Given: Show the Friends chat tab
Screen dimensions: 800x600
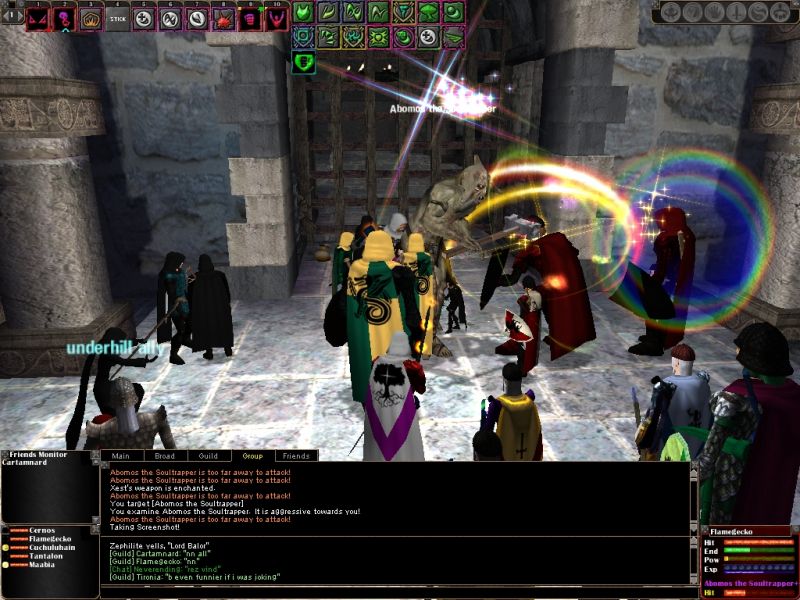Looking at the screenshot, I should point(296,456).
